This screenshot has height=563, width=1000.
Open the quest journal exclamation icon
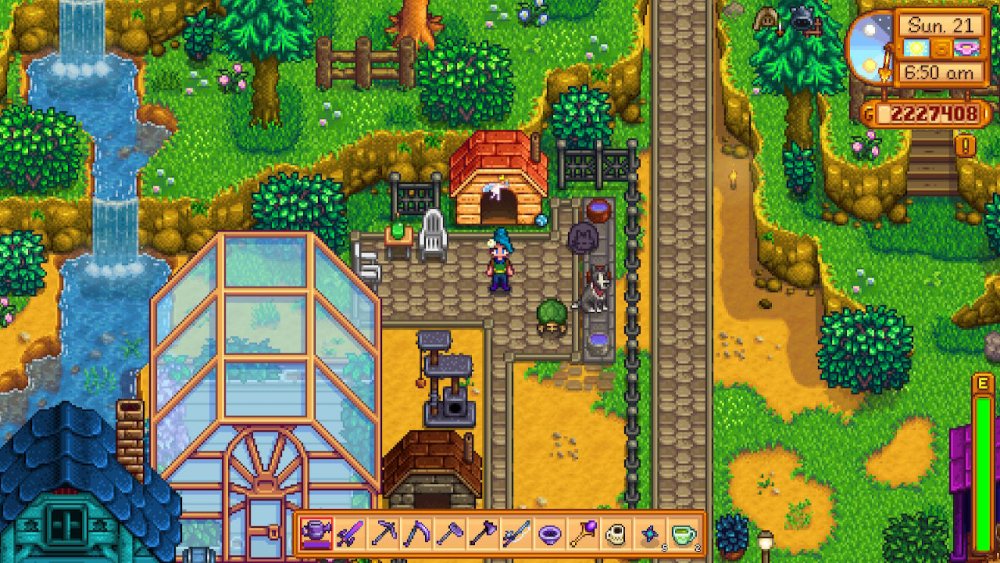[967, 146]
